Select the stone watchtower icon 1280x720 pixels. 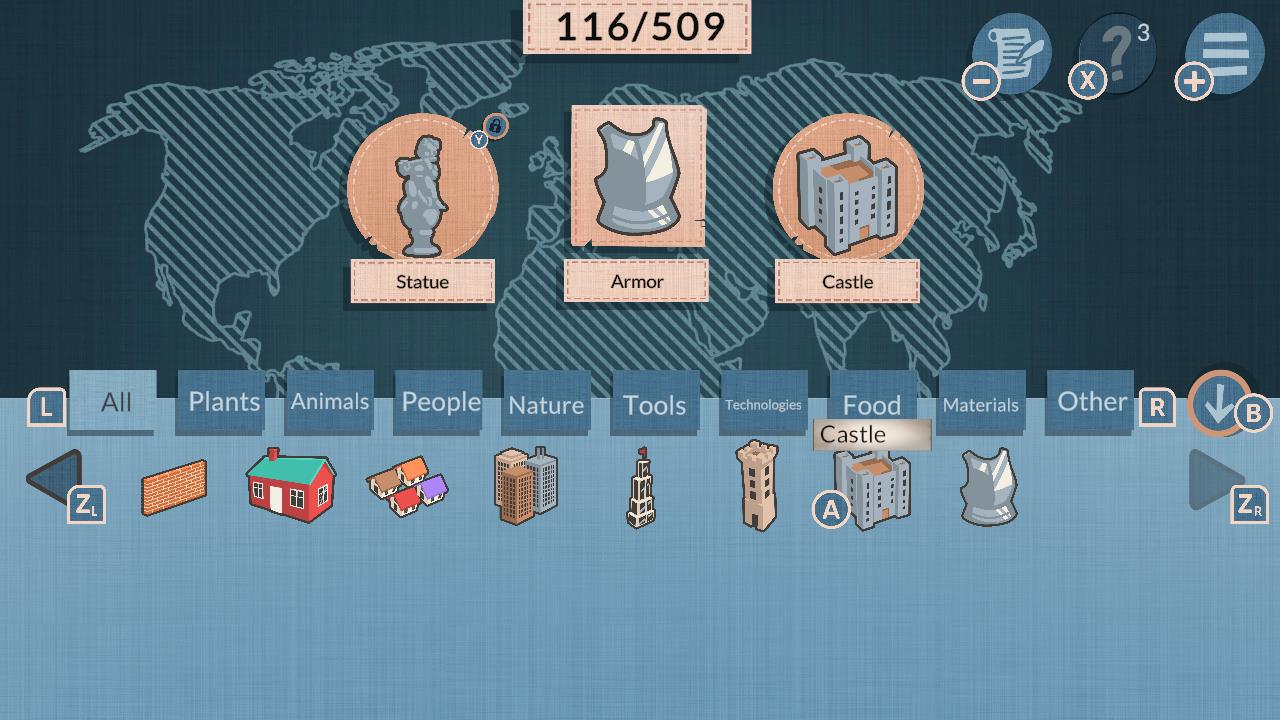(x=755, y=487)
